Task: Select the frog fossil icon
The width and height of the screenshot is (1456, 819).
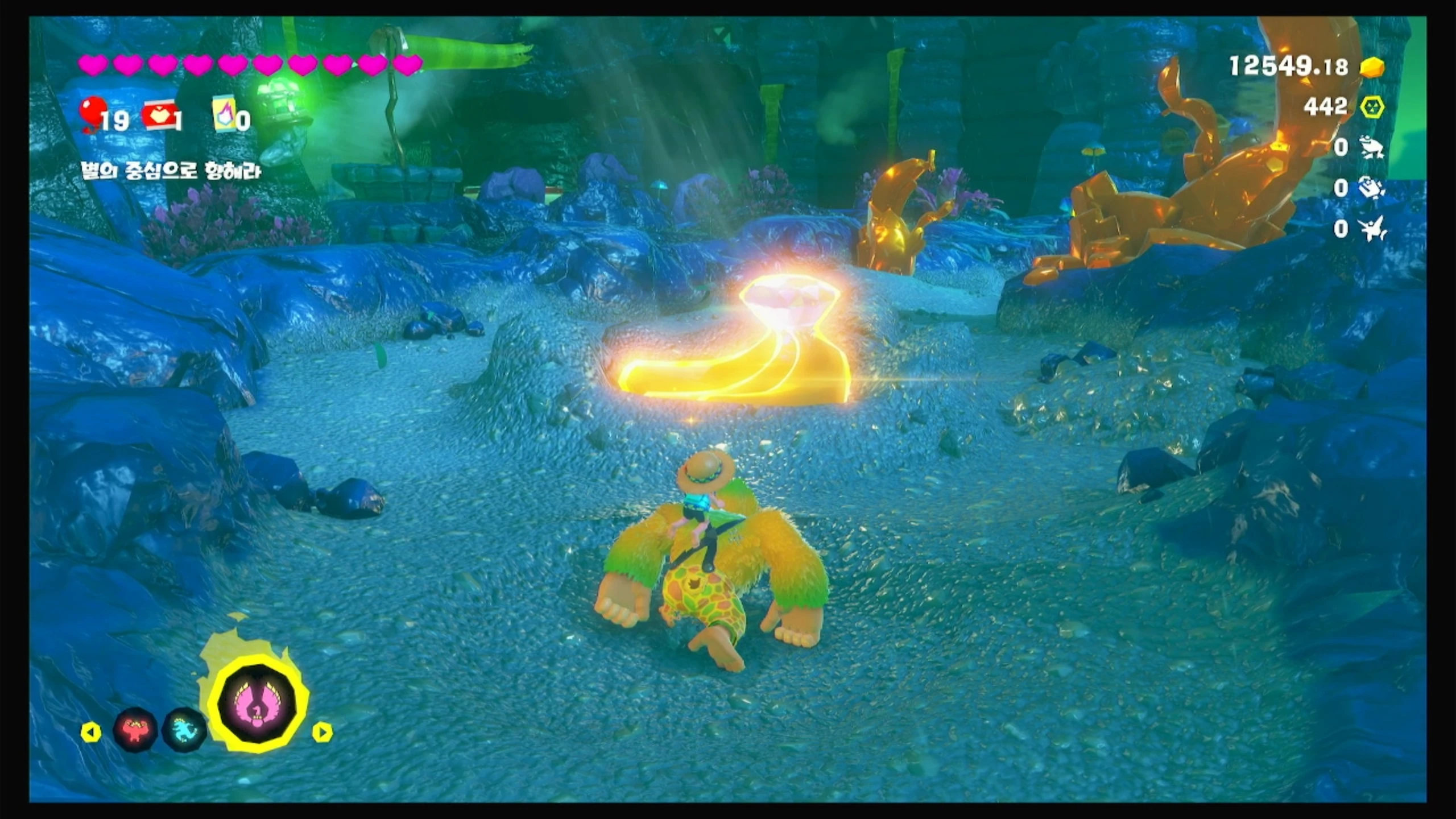Action: click(1372, 147)
